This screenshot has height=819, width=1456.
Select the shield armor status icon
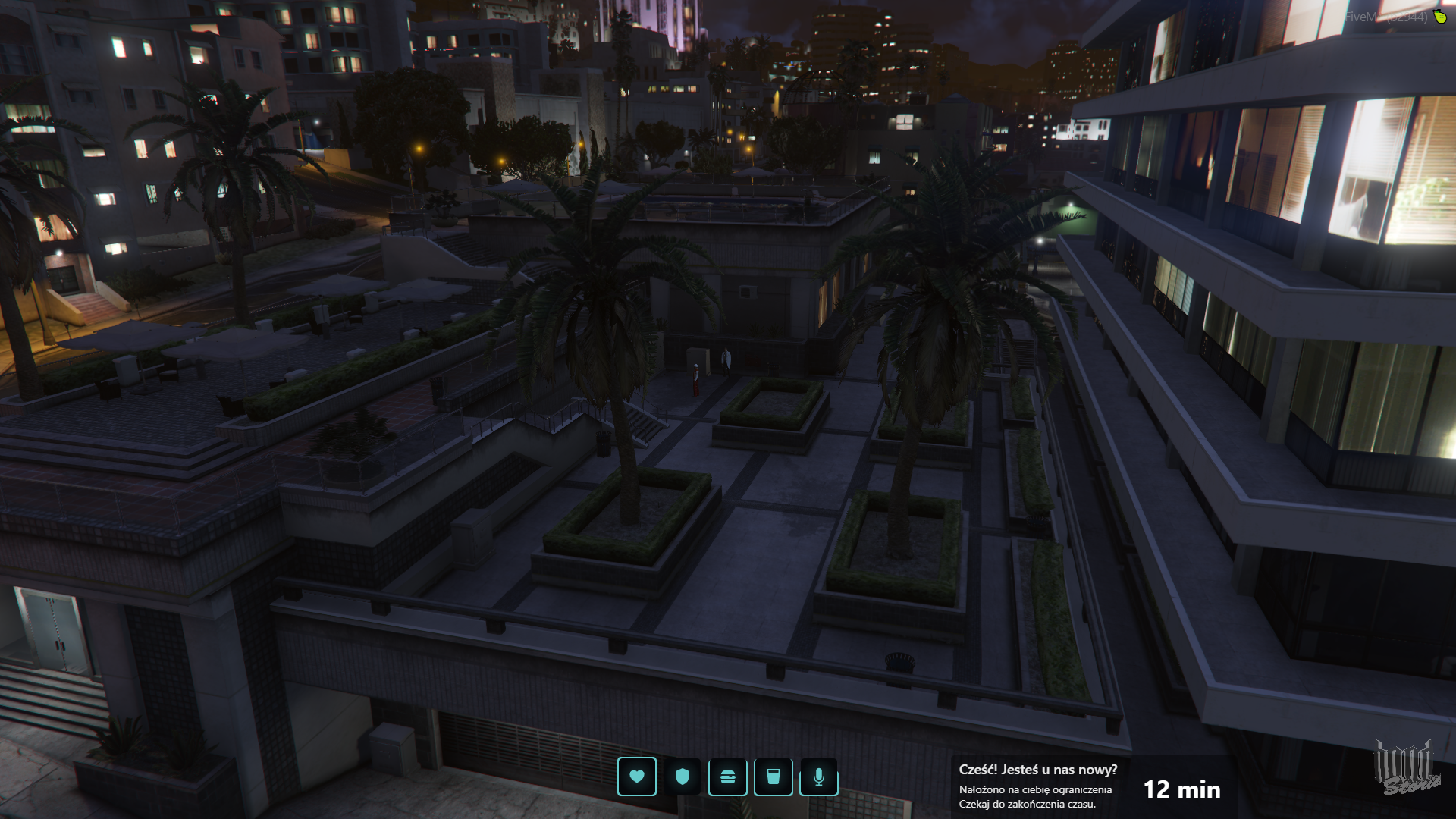click(682, 777)
